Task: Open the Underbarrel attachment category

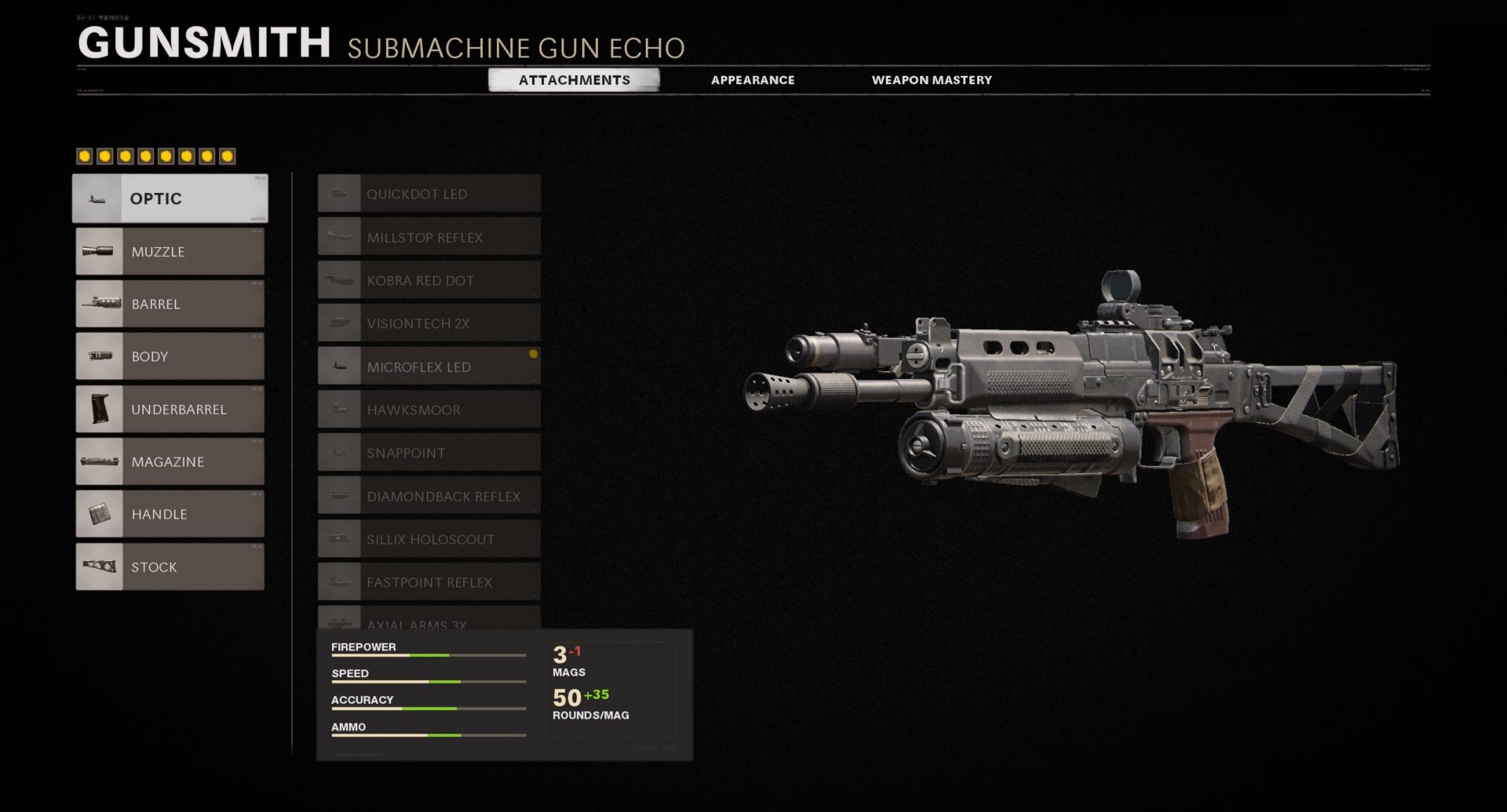Action: tap(170, 410)
